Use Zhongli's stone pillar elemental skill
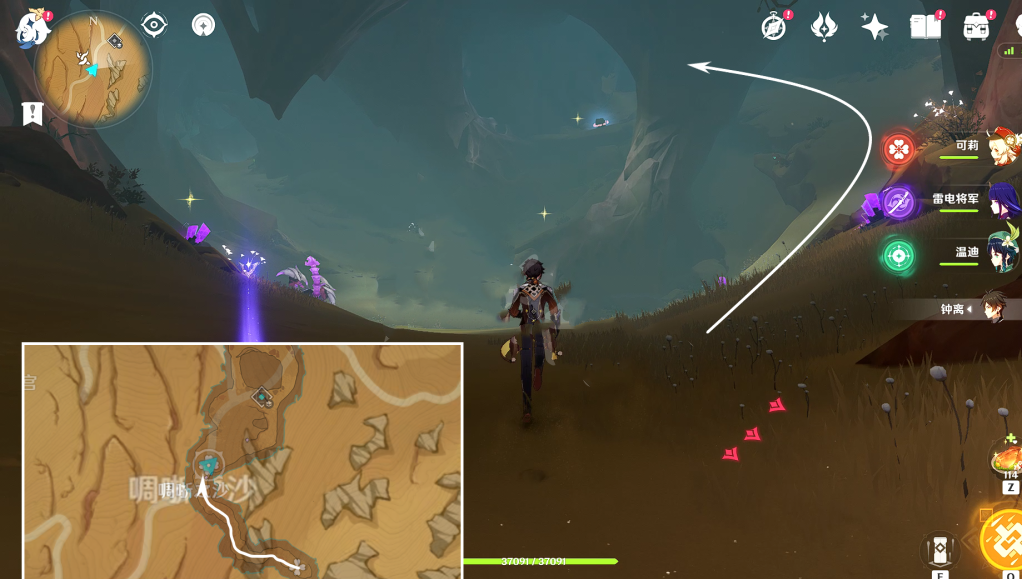This screenshot has height=579, width=1022. (x=938, y=549)
